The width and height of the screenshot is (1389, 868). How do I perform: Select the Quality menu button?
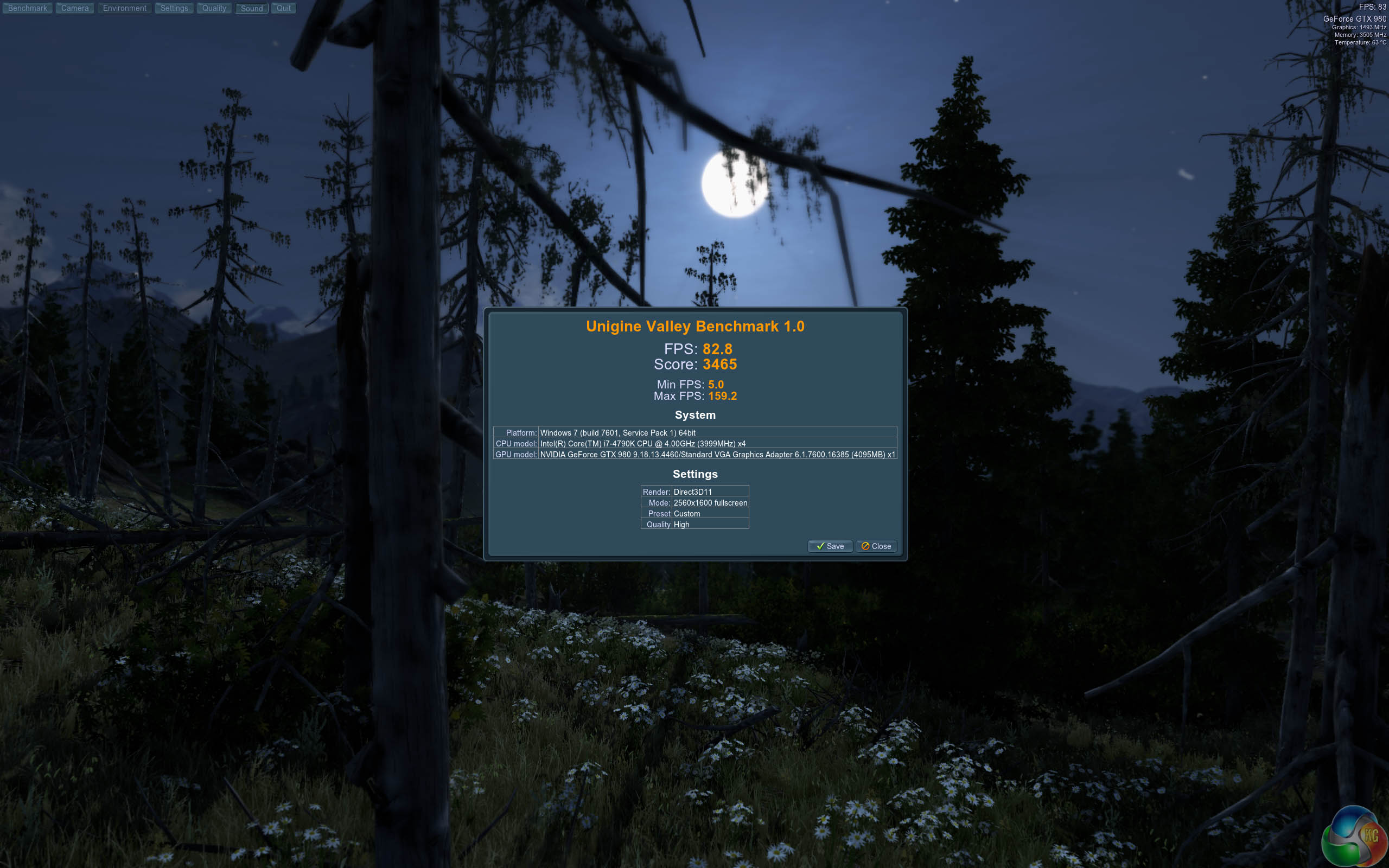tap(214, 8)
